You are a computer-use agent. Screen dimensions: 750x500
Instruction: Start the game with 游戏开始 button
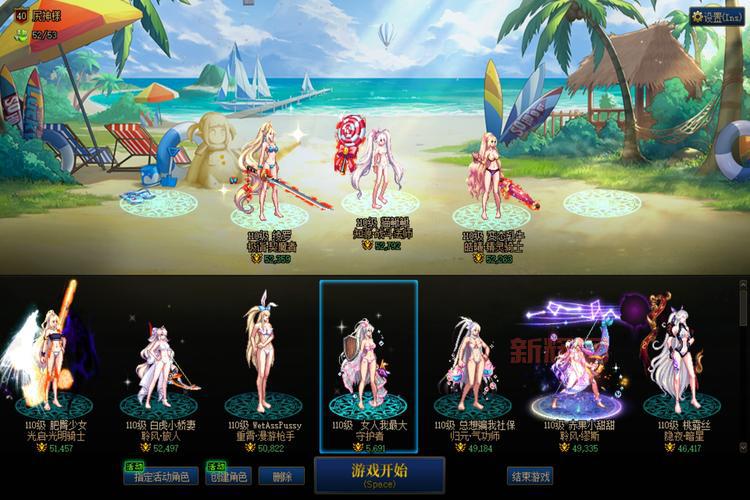click(365, 474)
